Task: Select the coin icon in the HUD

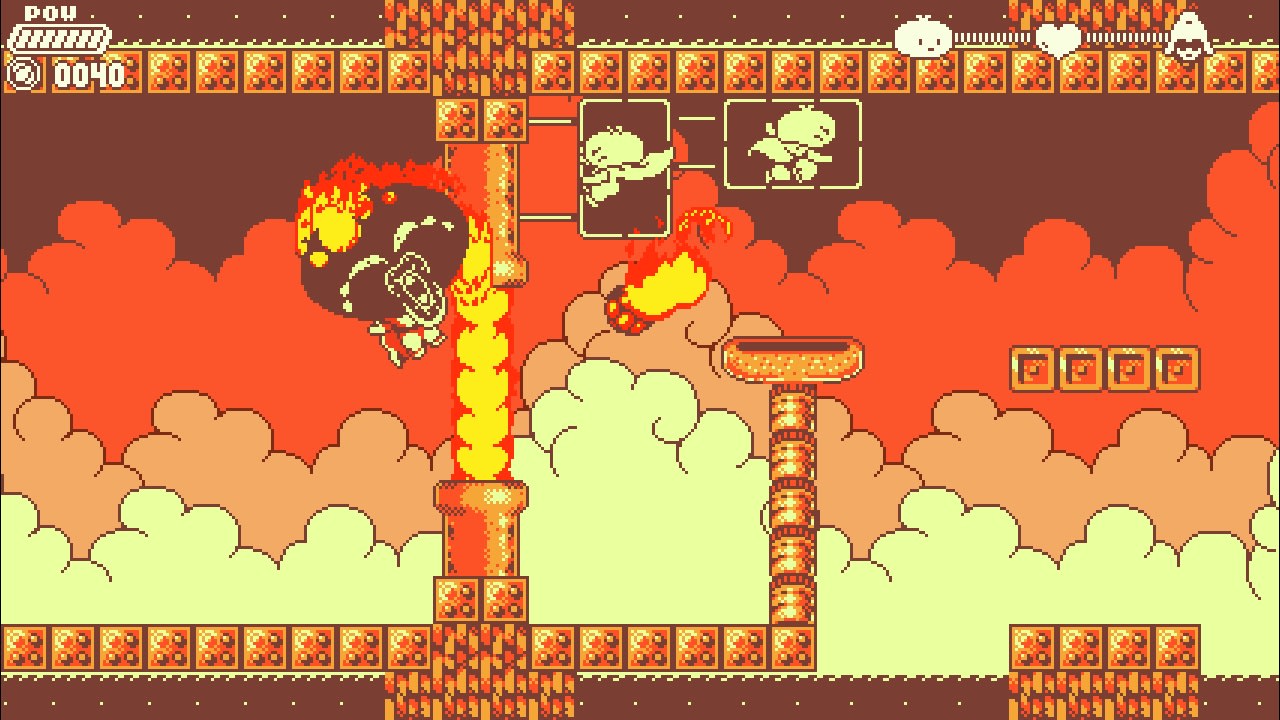Action: coord(22,73)
